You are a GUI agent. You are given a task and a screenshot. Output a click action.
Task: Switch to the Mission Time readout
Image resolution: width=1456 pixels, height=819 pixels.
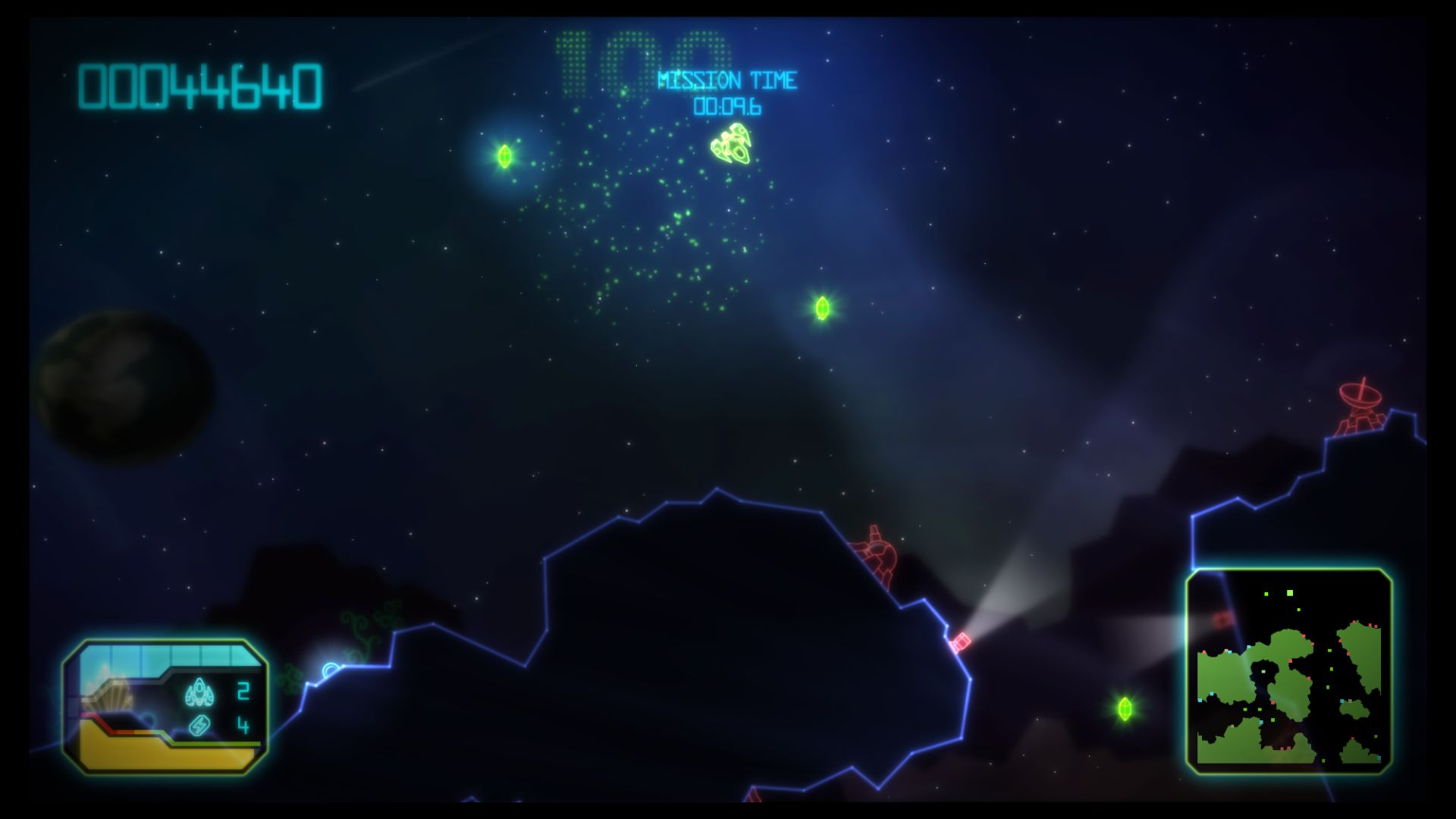click(726, 108)
